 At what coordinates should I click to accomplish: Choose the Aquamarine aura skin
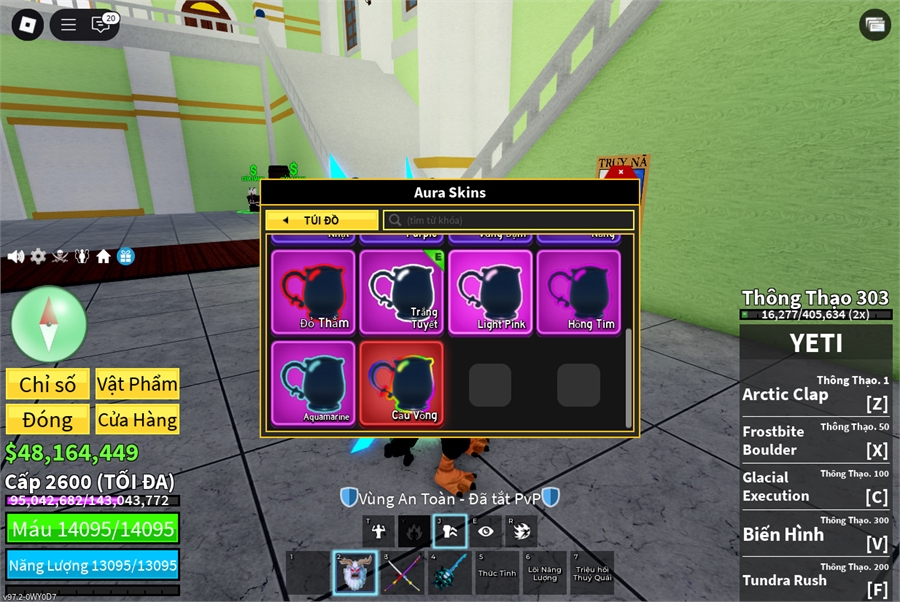click(313, 383)
